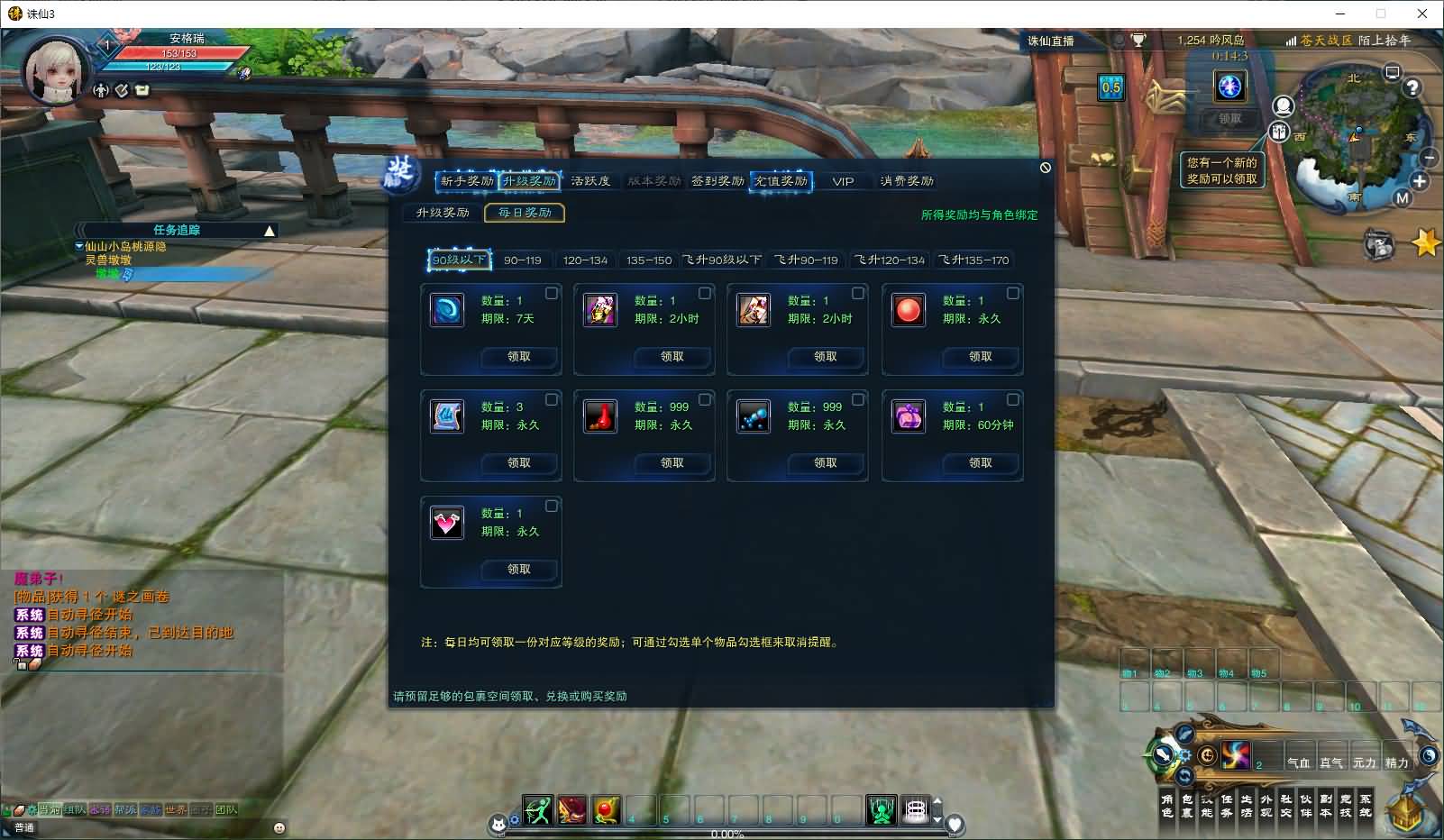Screen dimensions: 1444x840
Task: Claim the red potion 999 reward
Action: pyautogui.click(x=672, y=463)
